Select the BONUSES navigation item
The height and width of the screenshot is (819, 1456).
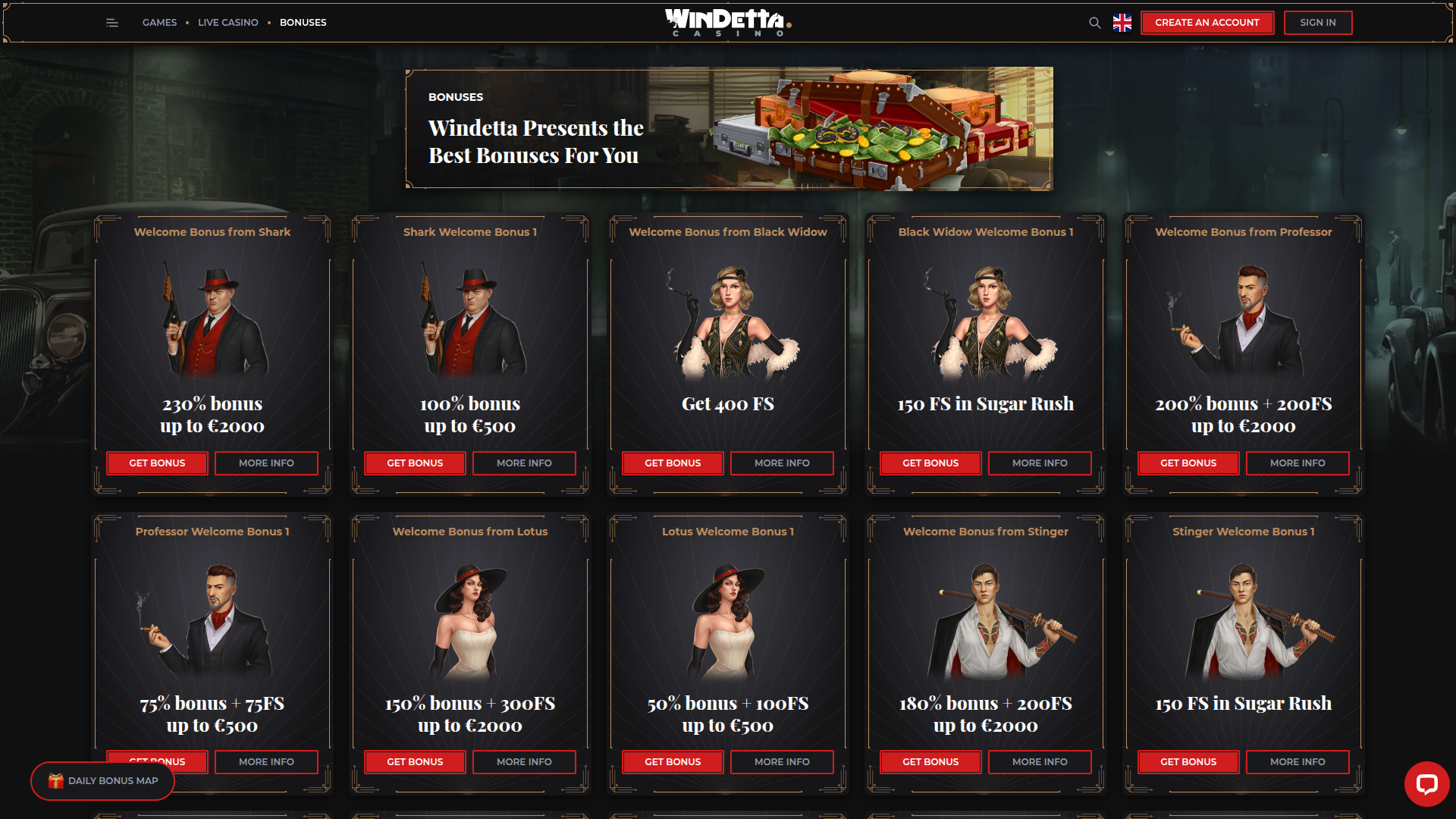pyautogui.click(x=303, y=23)
